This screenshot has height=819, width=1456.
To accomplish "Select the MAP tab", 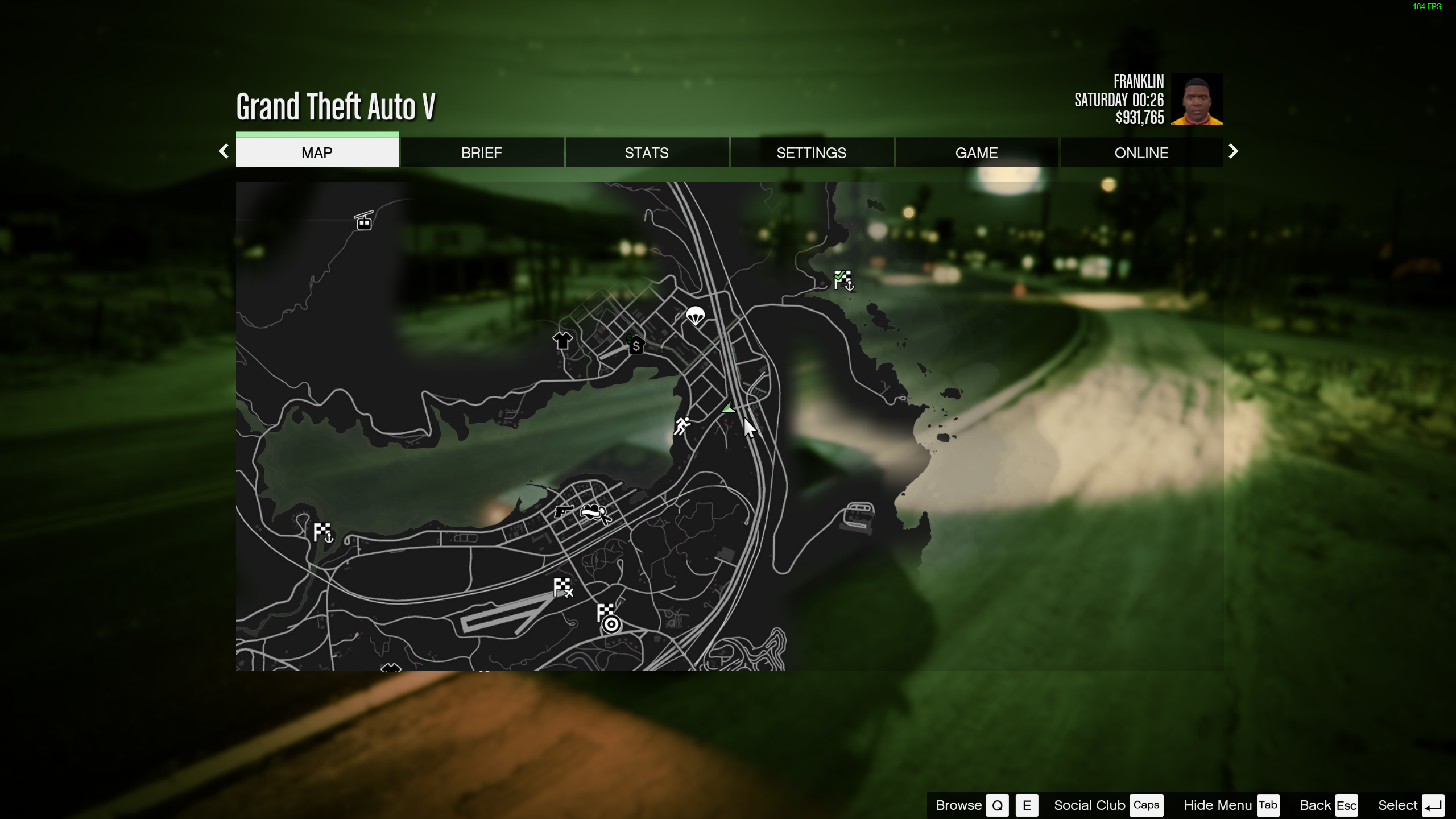I will tap(317, 152).
